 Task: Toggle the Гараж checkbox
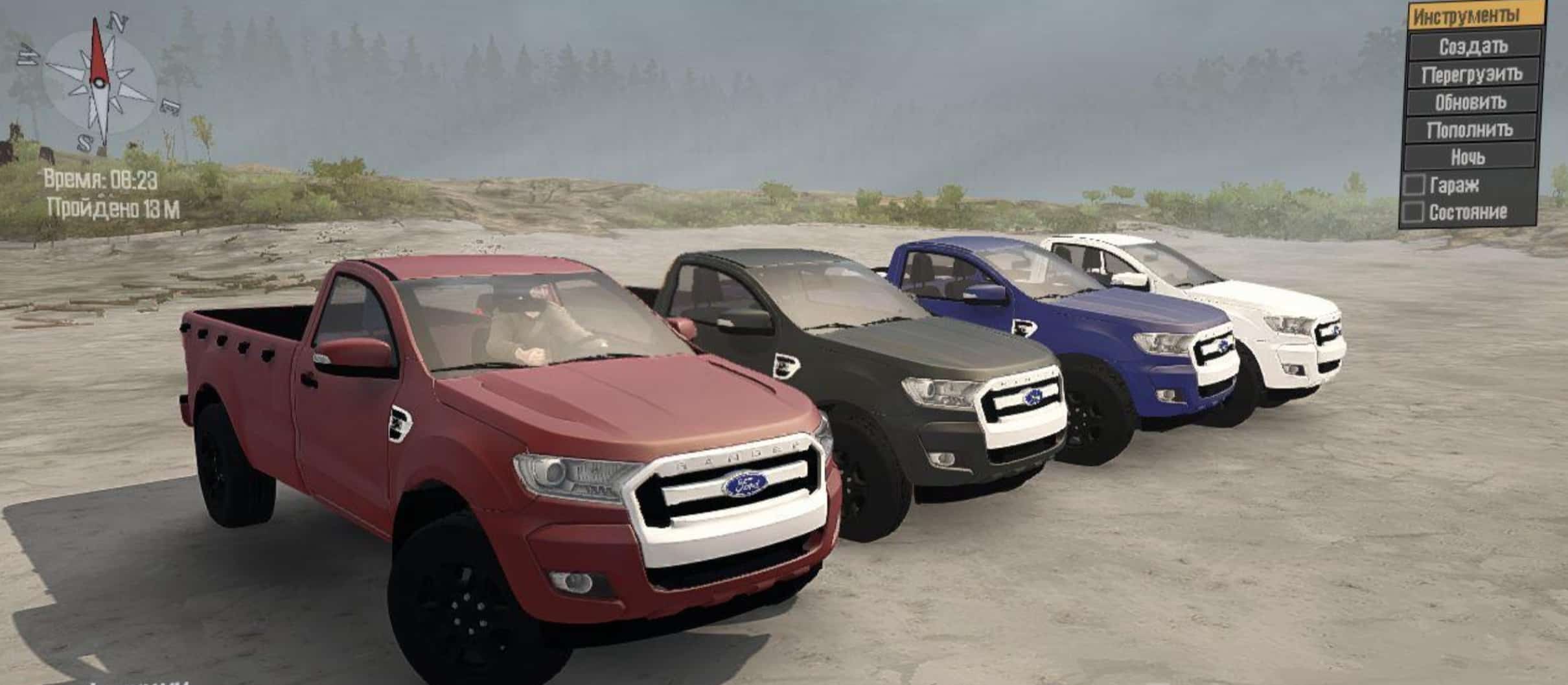point(1414,185)
